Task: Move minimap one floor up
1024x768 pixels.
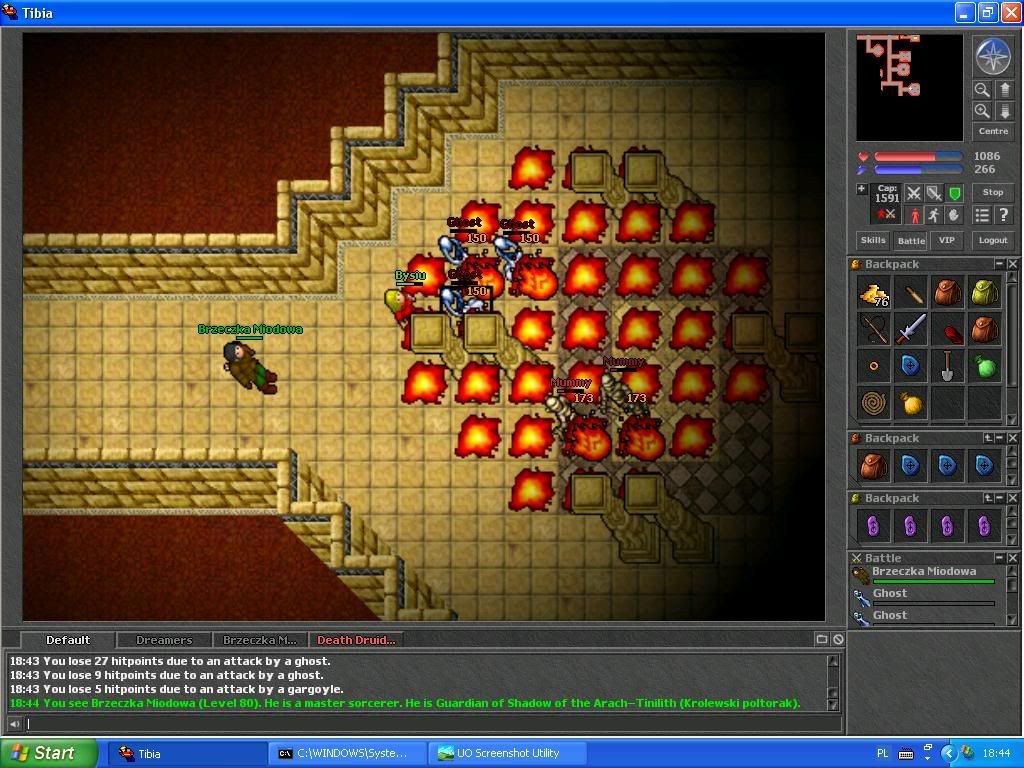Action: [1004, 90]
